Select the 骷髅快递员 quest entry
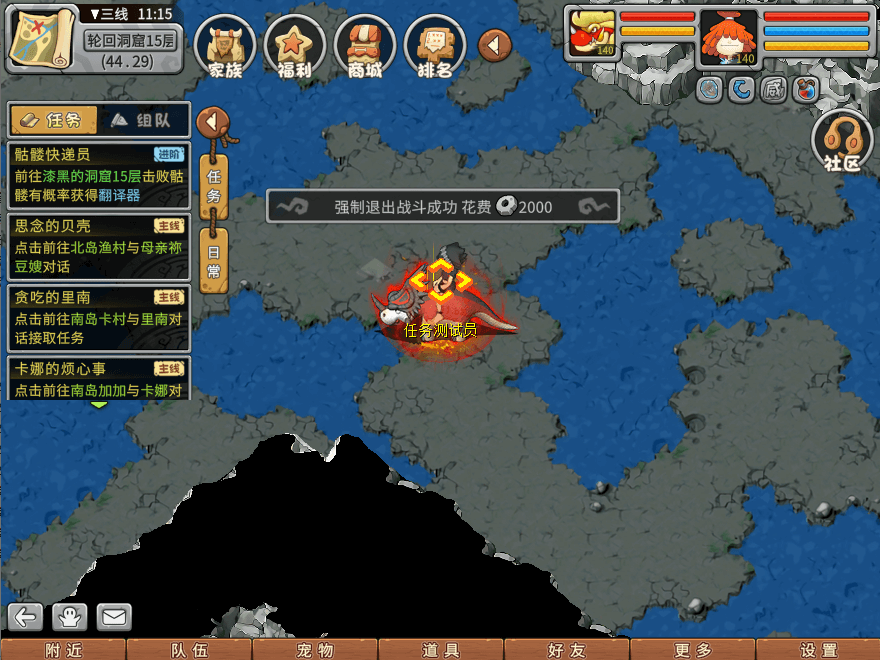Viewport: 880px width, 660px height. click(x=98, y=175)
